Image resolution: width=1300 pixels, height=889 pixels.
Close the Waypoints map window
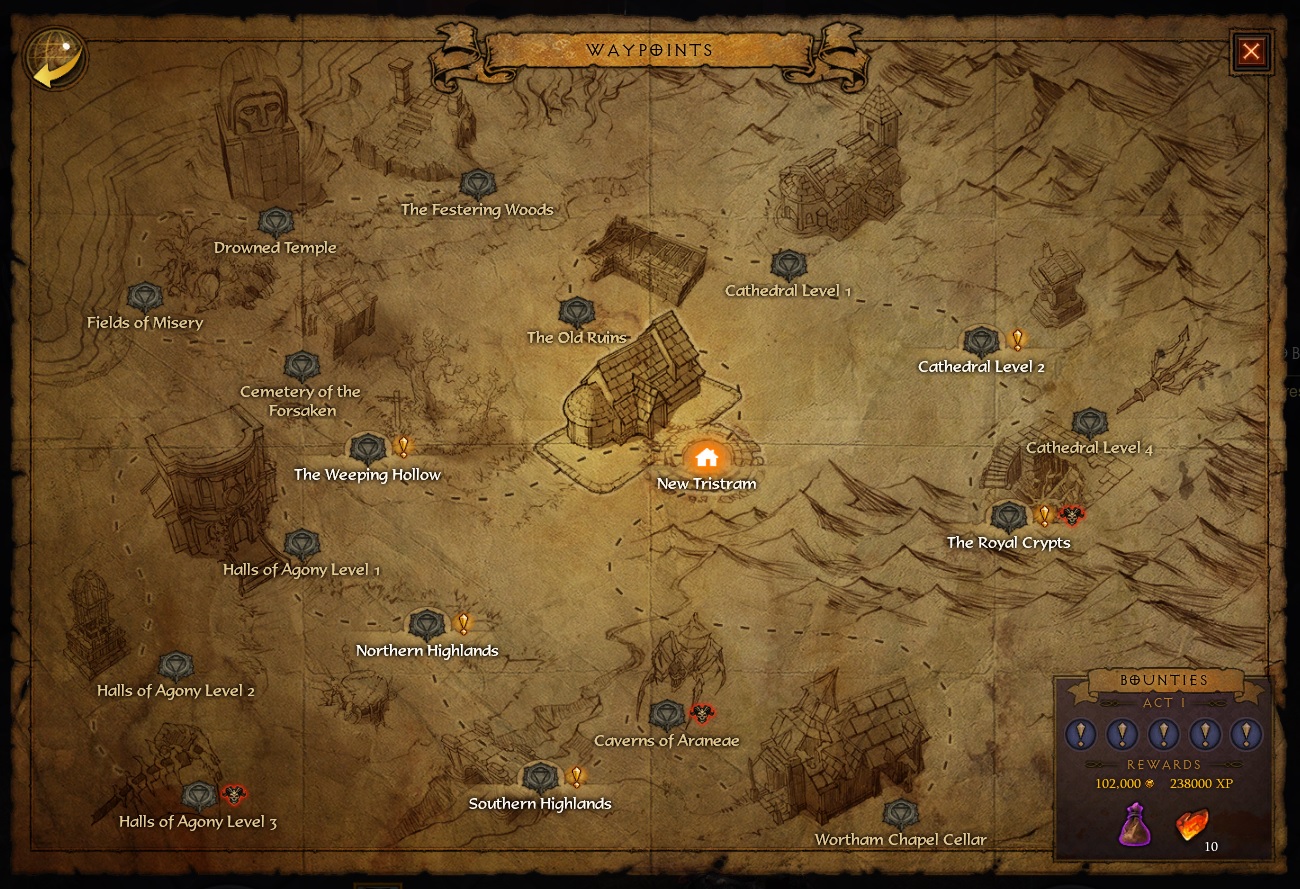click(1251, 51)
